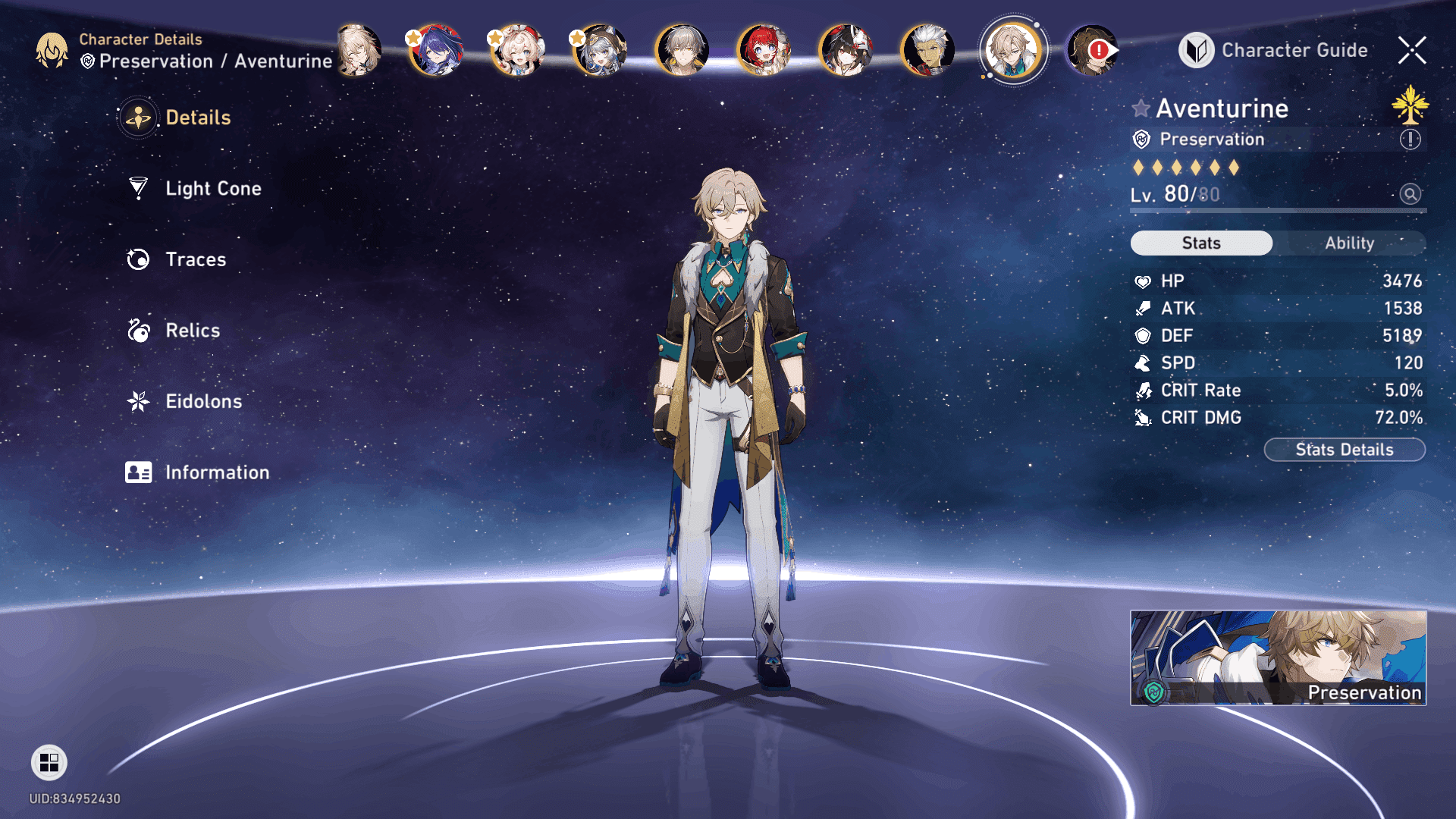This screenshot has width=1456, height=819.
Task: Select the Stats tab
Action: (x=1201, y=243)
